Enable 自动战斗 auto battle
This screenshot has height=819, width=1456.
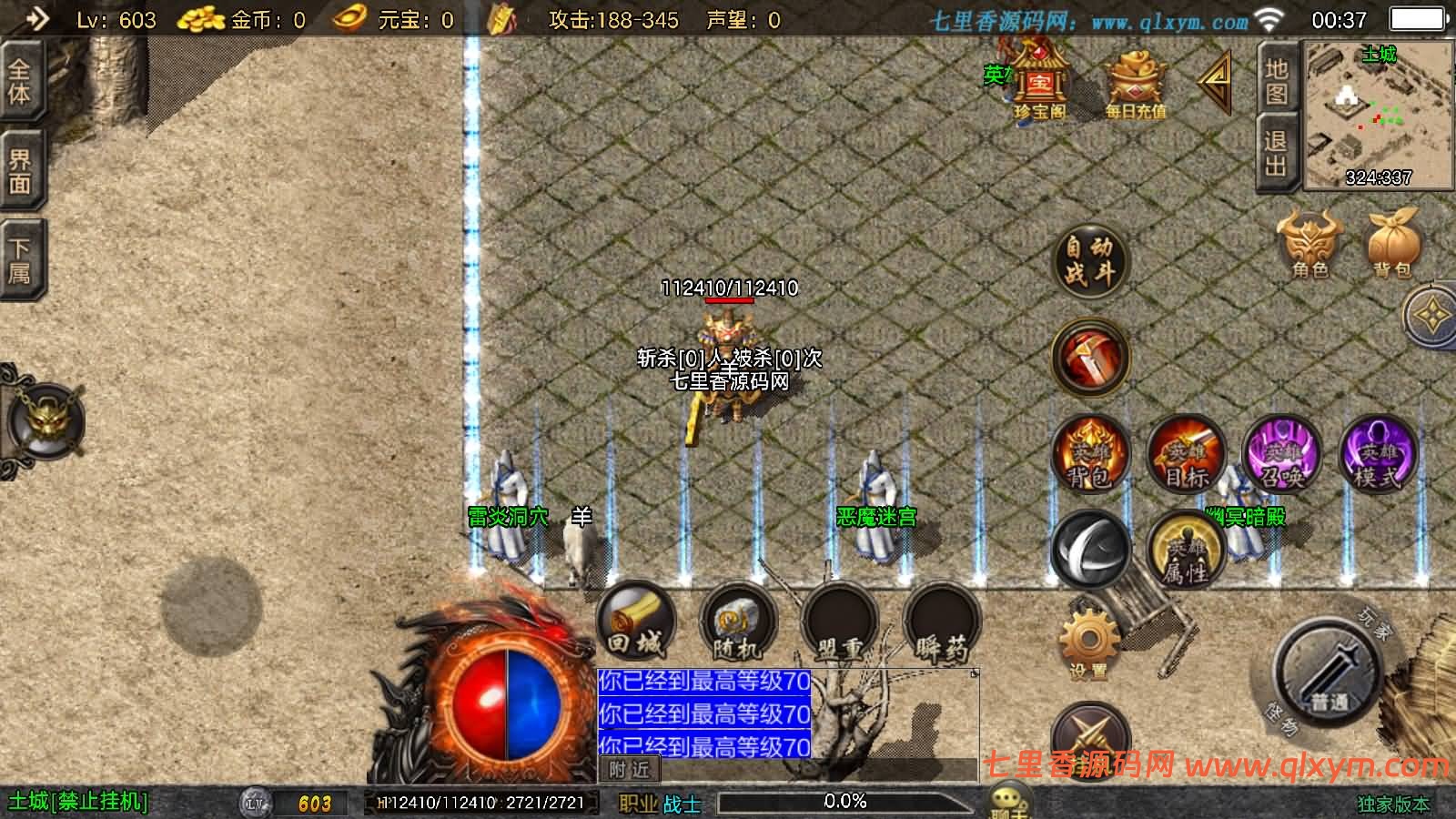pyautogui.click(x=1090, y=259)
